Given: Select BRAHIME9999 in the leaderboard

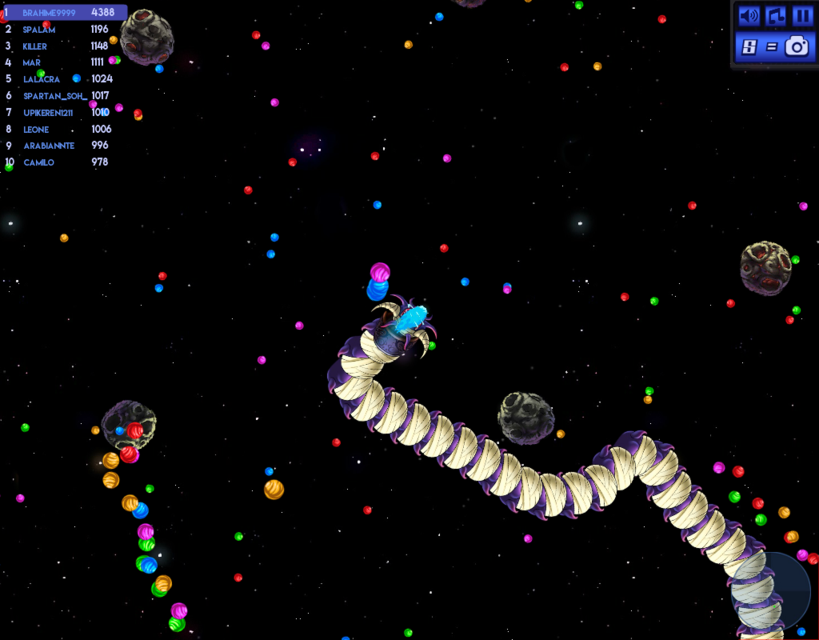Looking at the screenshot, I should click(x=62, y=12).
